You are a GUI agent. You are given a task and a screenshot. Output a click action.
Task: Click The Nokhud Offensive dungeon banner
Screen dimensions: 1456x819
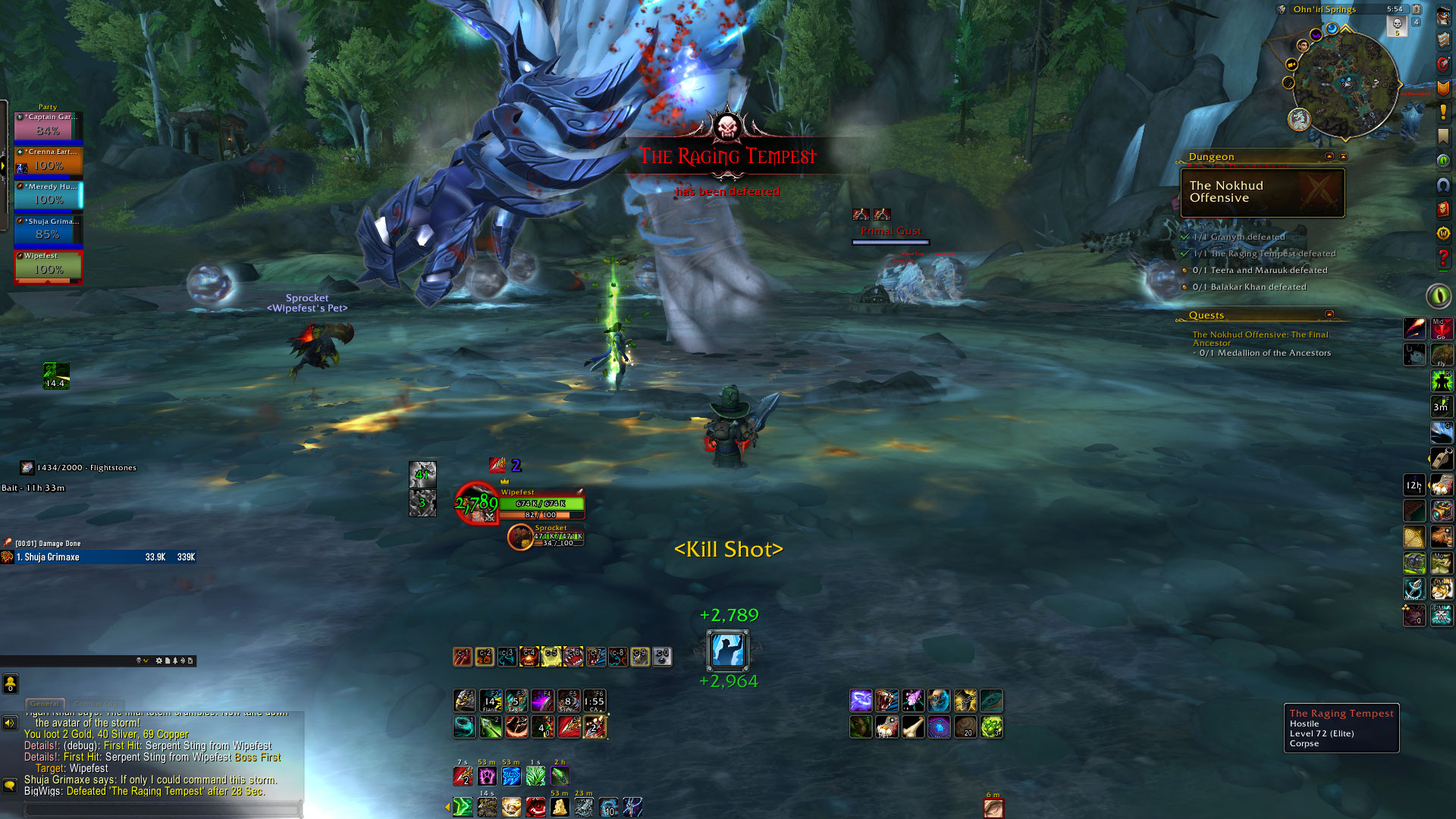click(x=1262, y=192)
